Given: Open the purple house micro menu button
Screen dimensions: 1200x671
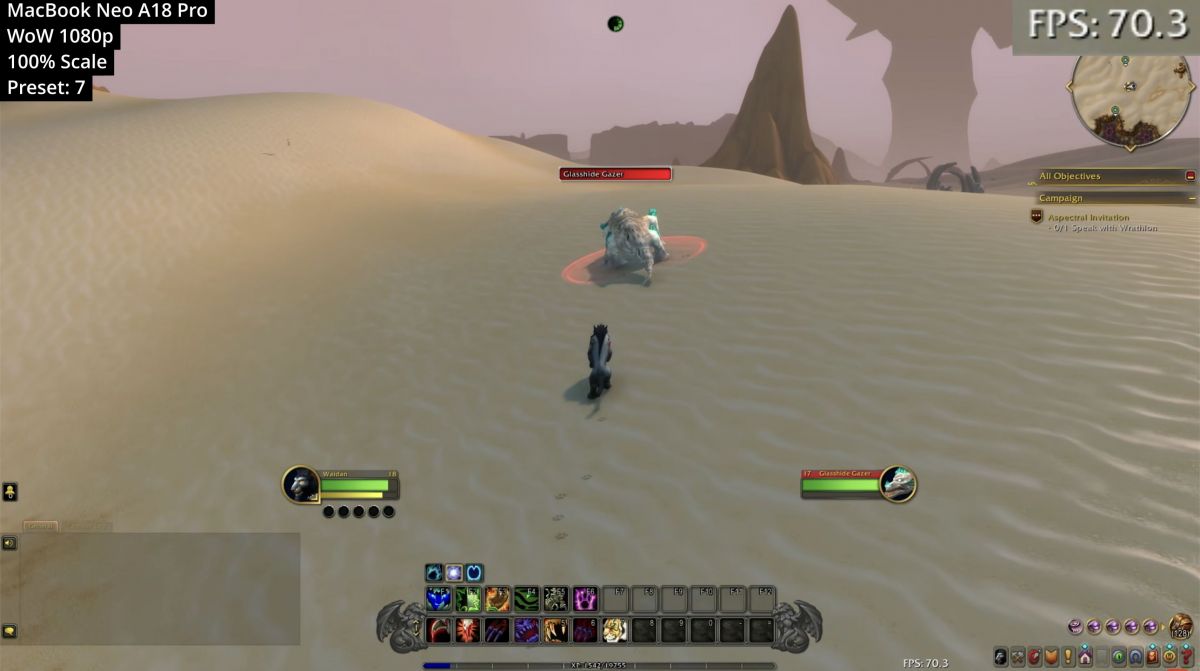Looking at the screenshot, I should [x=1085, y=656].
